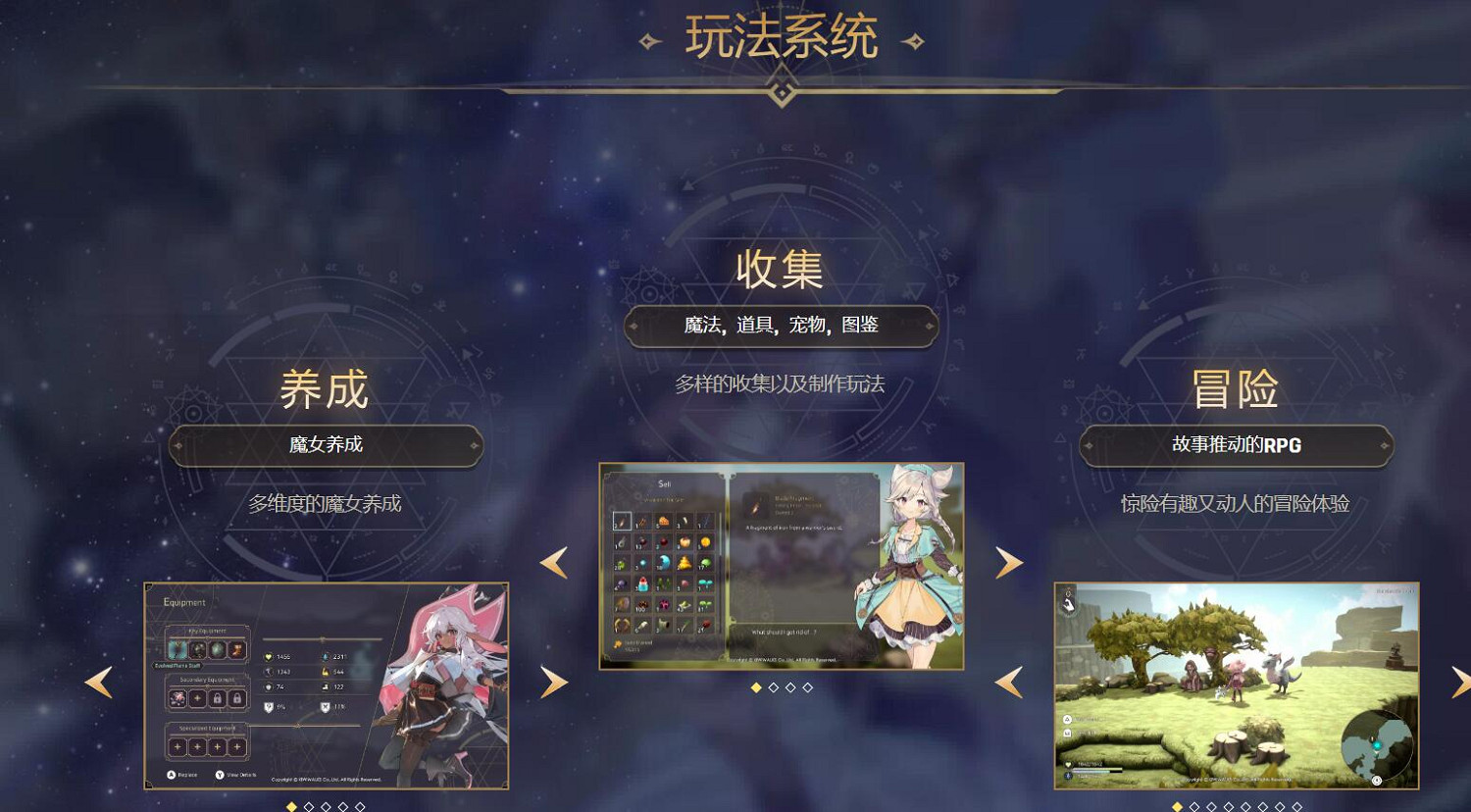1471x812 pixels.
Task: Select the 魔女养成 tag under 养成
Action: pyautogui.click(x=326, y=445)
